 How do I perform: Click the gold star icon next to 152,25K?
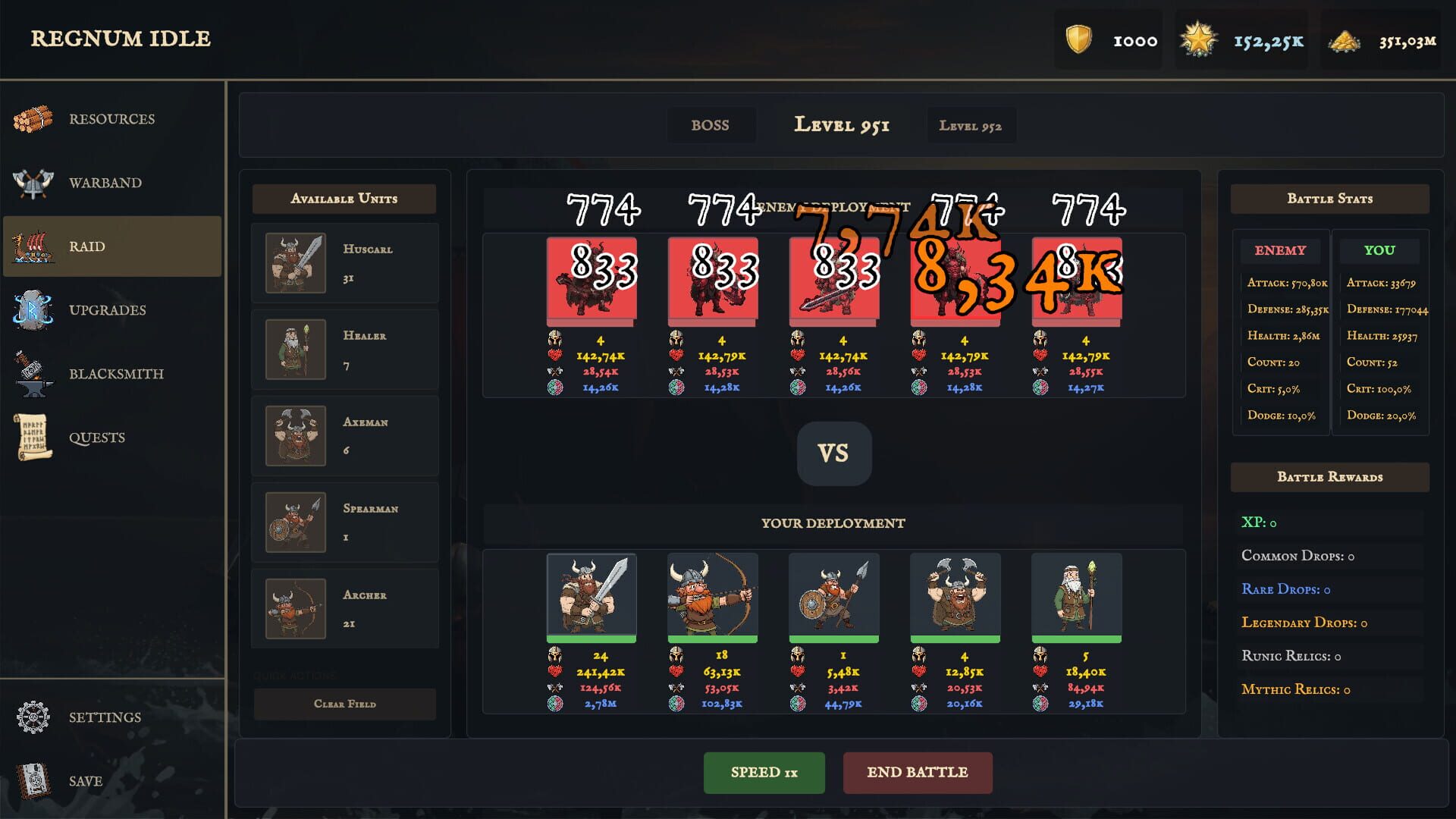tap(1198, 41)
